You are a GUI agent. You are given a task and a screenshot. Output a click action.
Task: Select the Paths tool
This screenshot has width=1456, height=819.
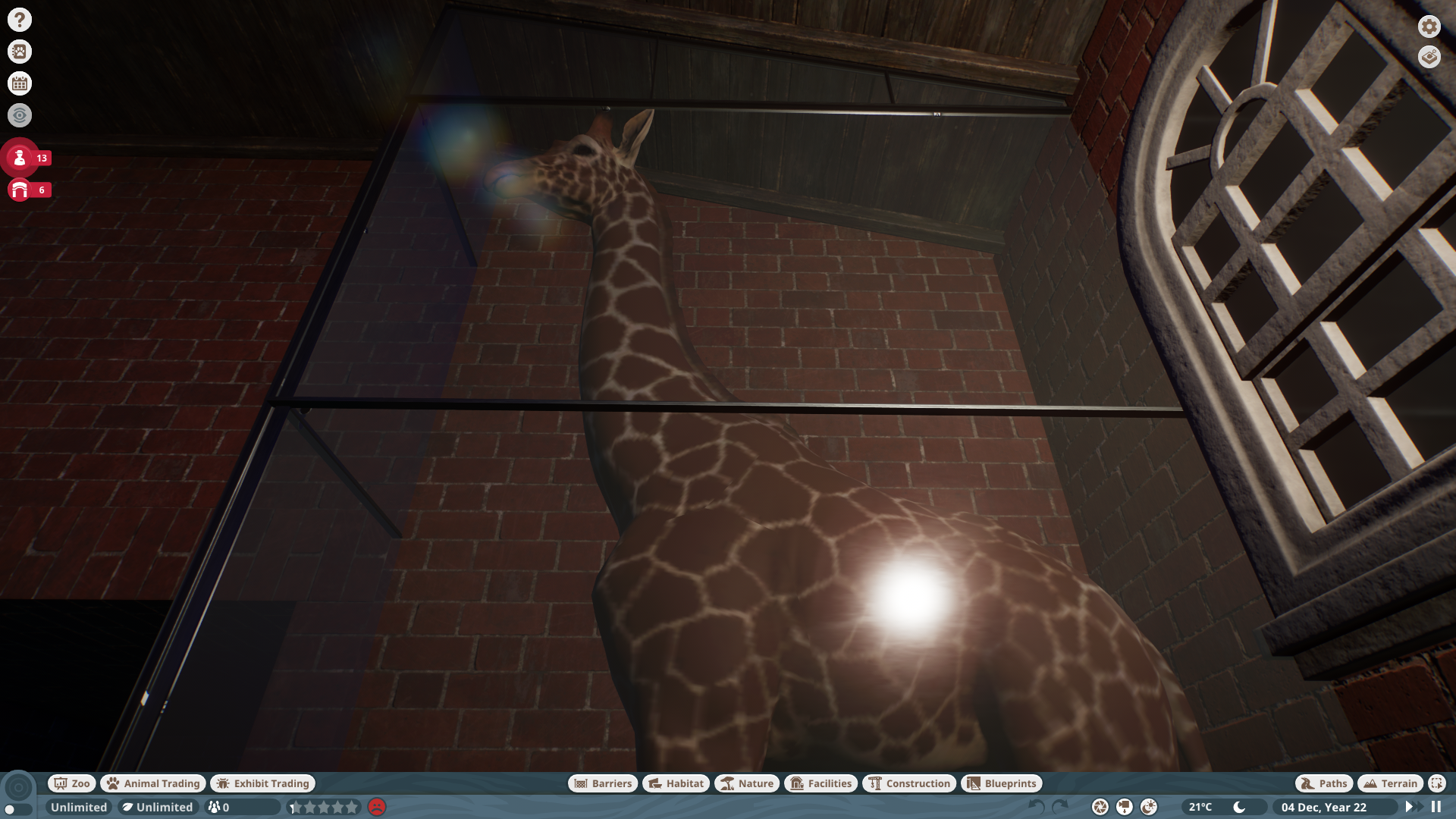click(1323, 783)
